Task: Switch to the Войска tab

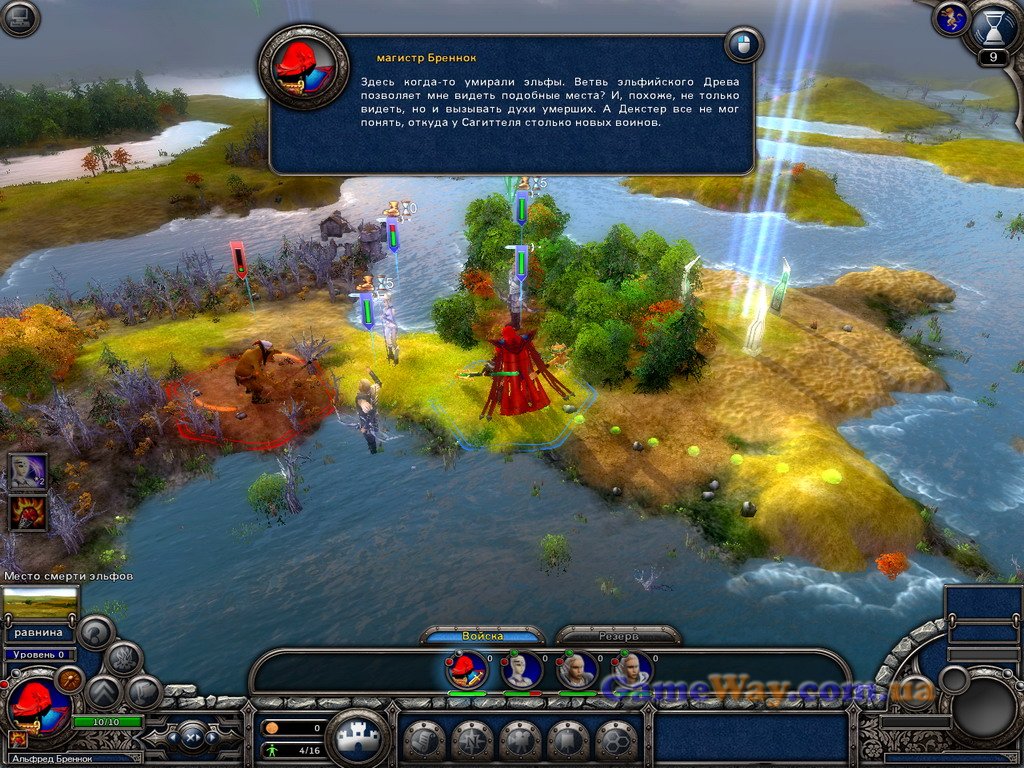Action: point(483,636)
